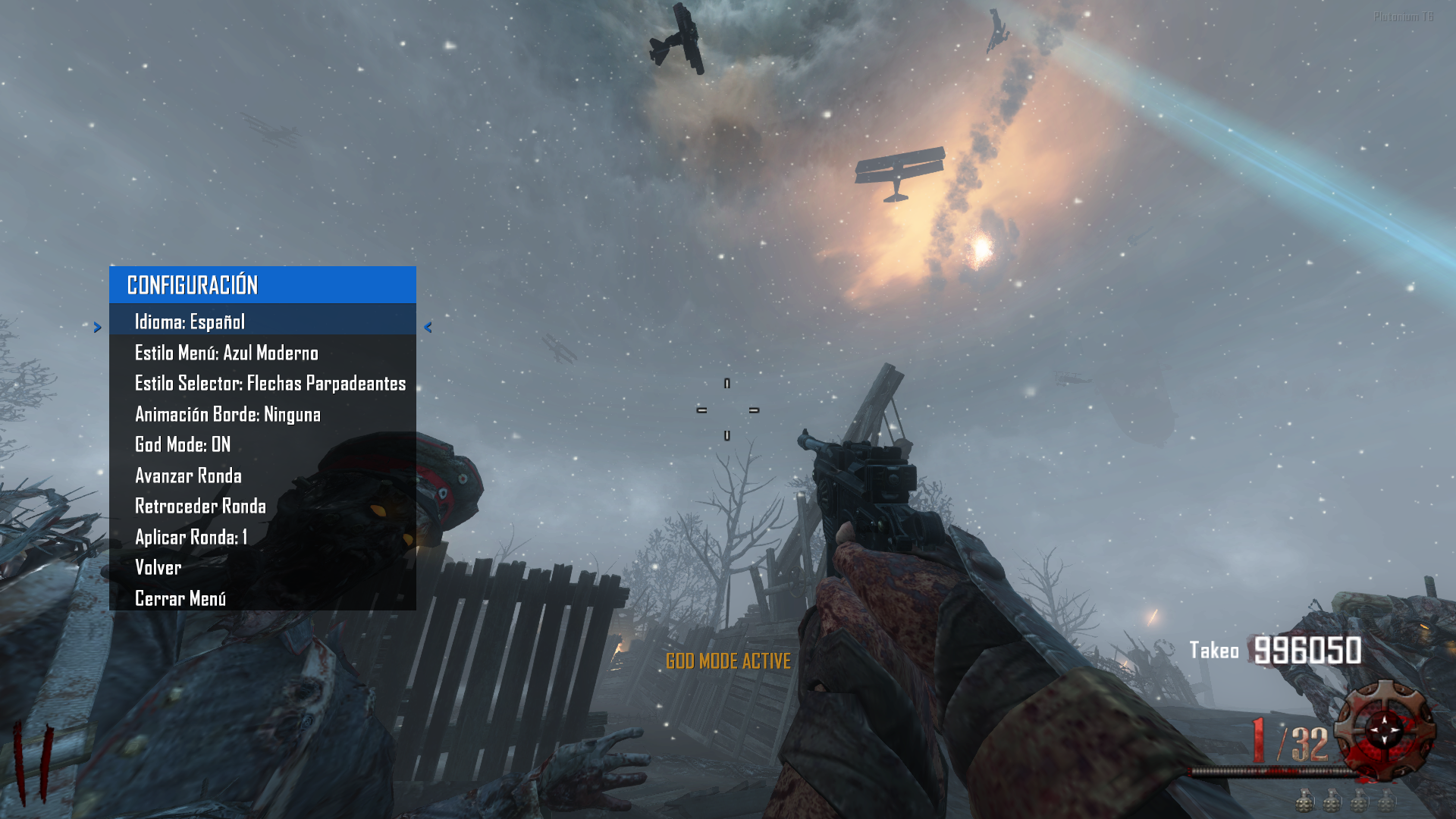
Task: Activate Aplicar Ronda: 1 entry
Action: pos(191,538)
